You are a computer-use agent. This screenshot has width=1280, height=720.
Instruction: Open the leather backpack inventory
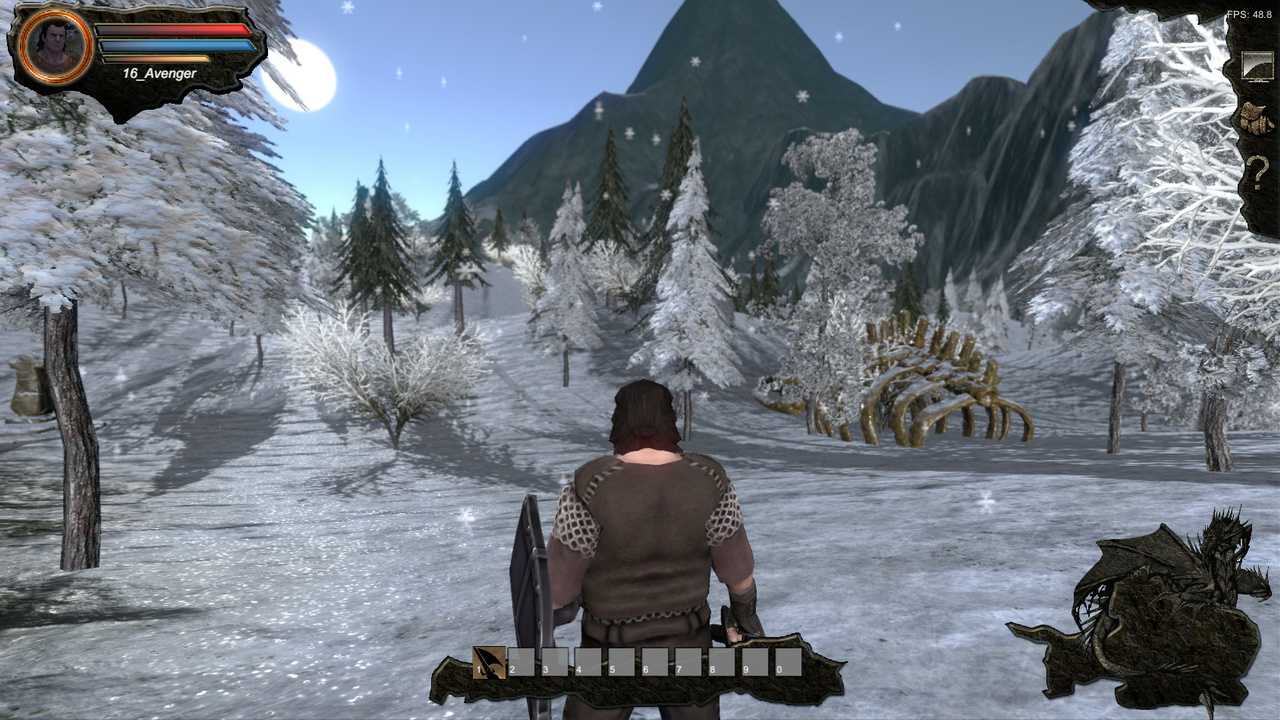[1257, 118]
